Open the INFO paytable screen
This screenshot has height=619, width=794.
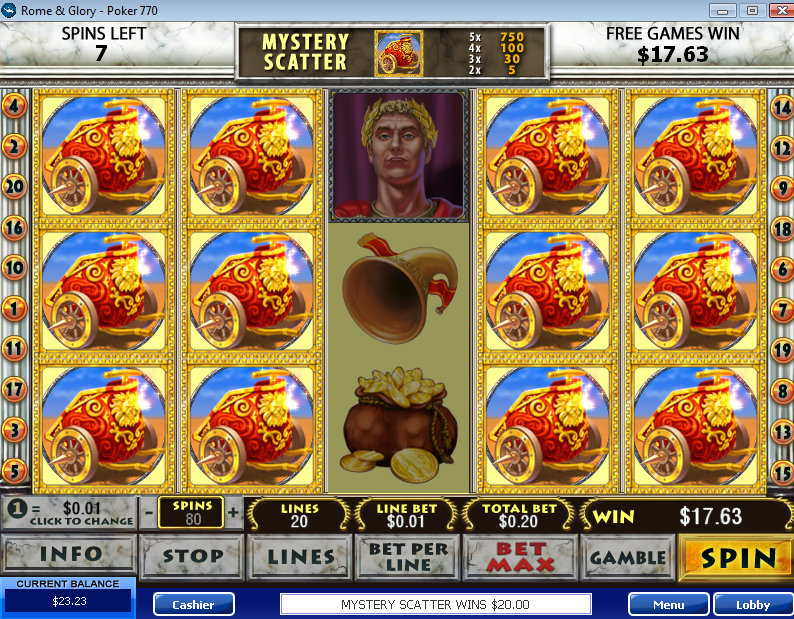pos(69,556)
